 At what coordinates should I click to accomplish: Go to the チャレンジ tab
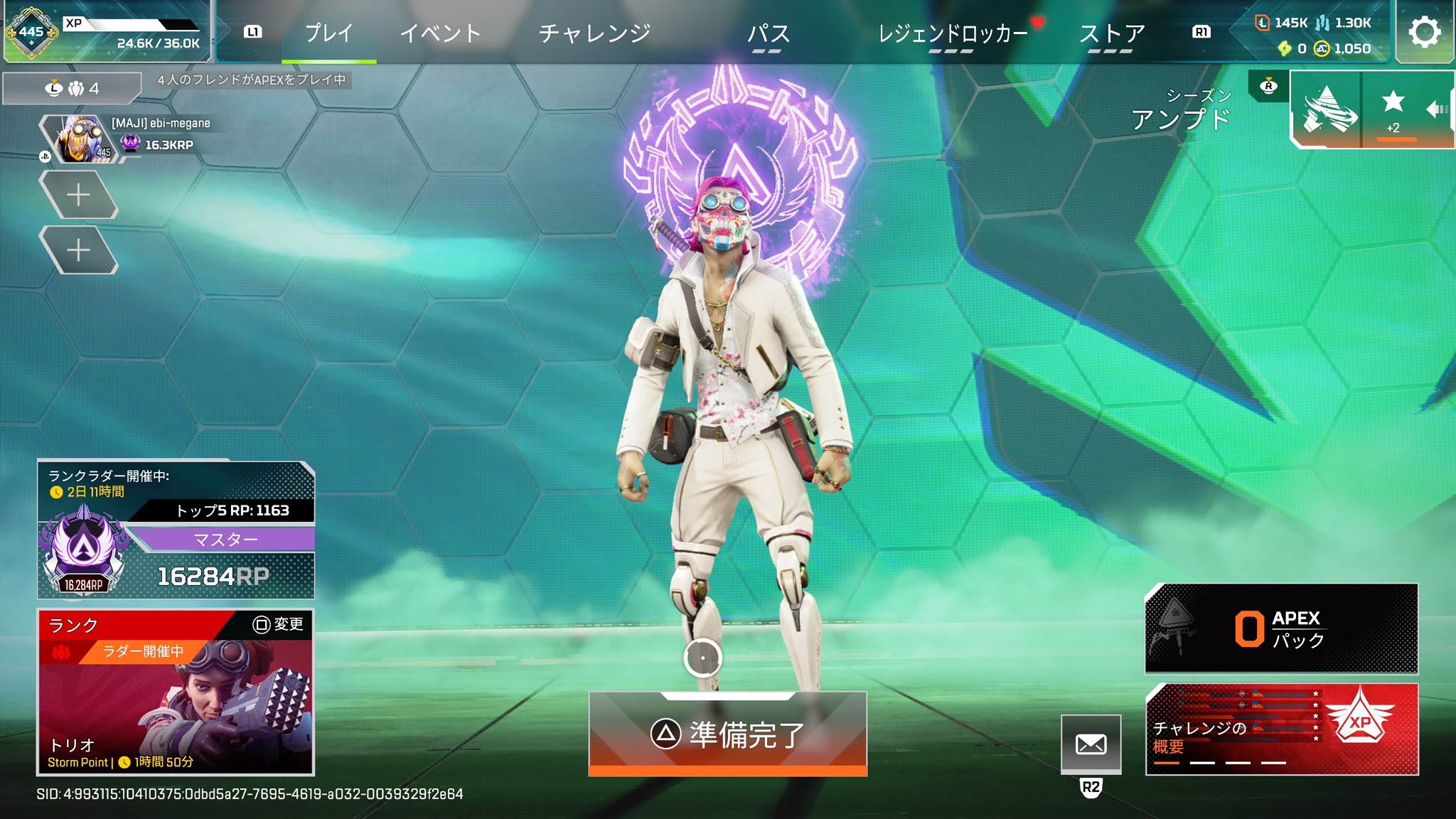click(594, 33)
